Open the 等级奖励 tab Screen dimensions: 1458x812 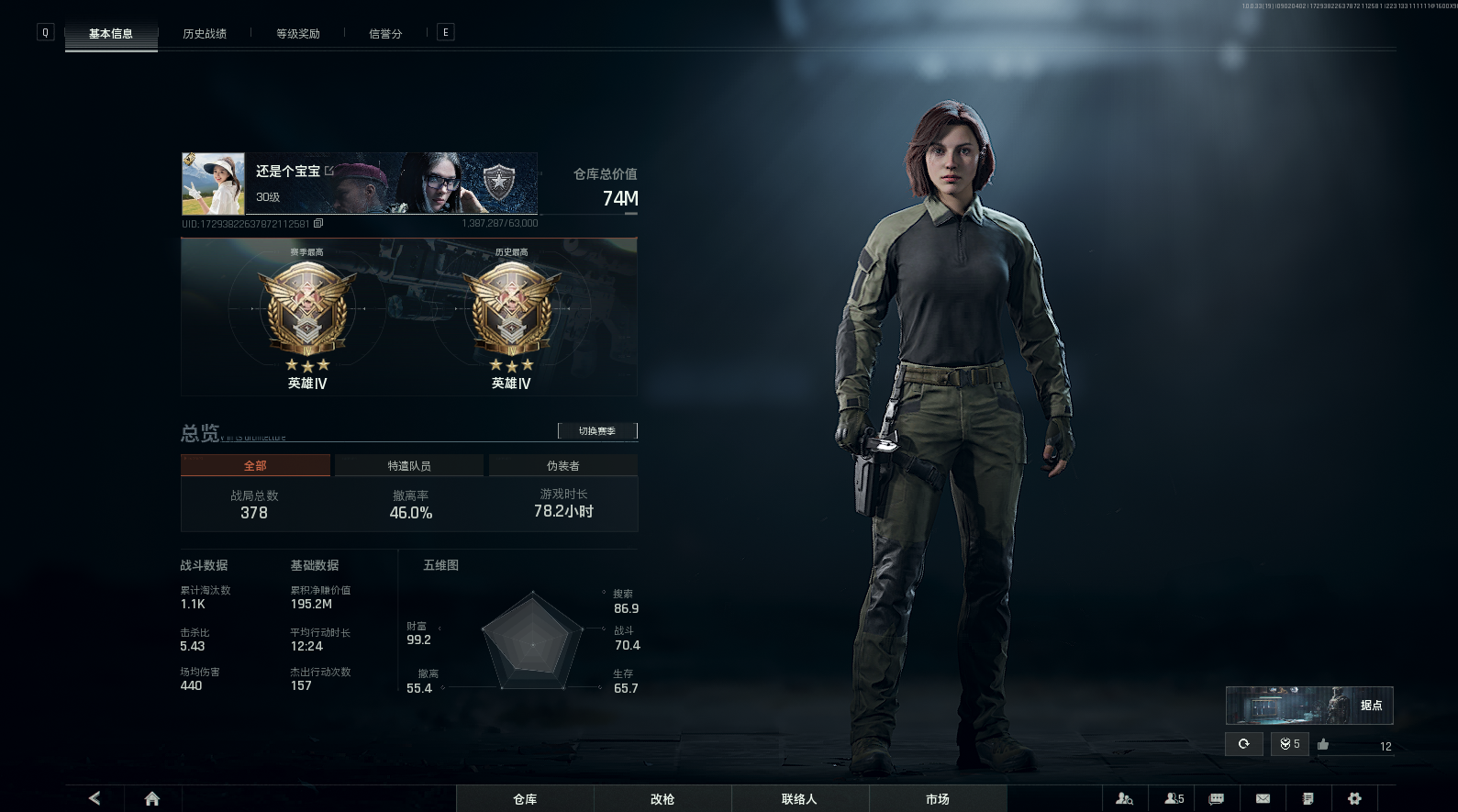[x=298, y=34]
